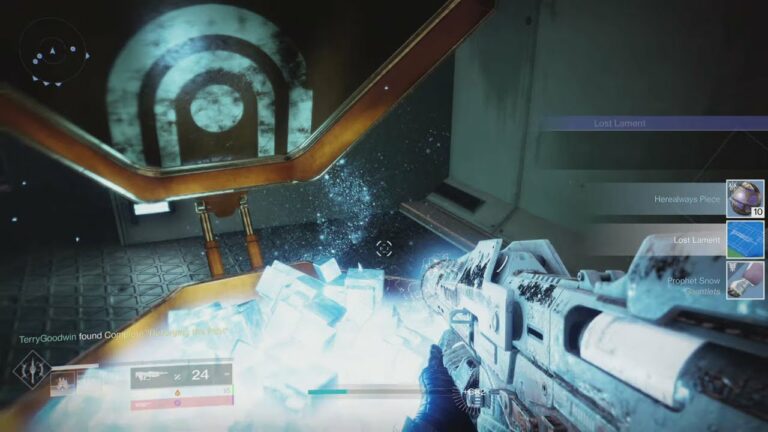Inspect the Prophet Snow Gauntlets loot icon
This screenshot has width=768, height=432.
coord(745,281)
